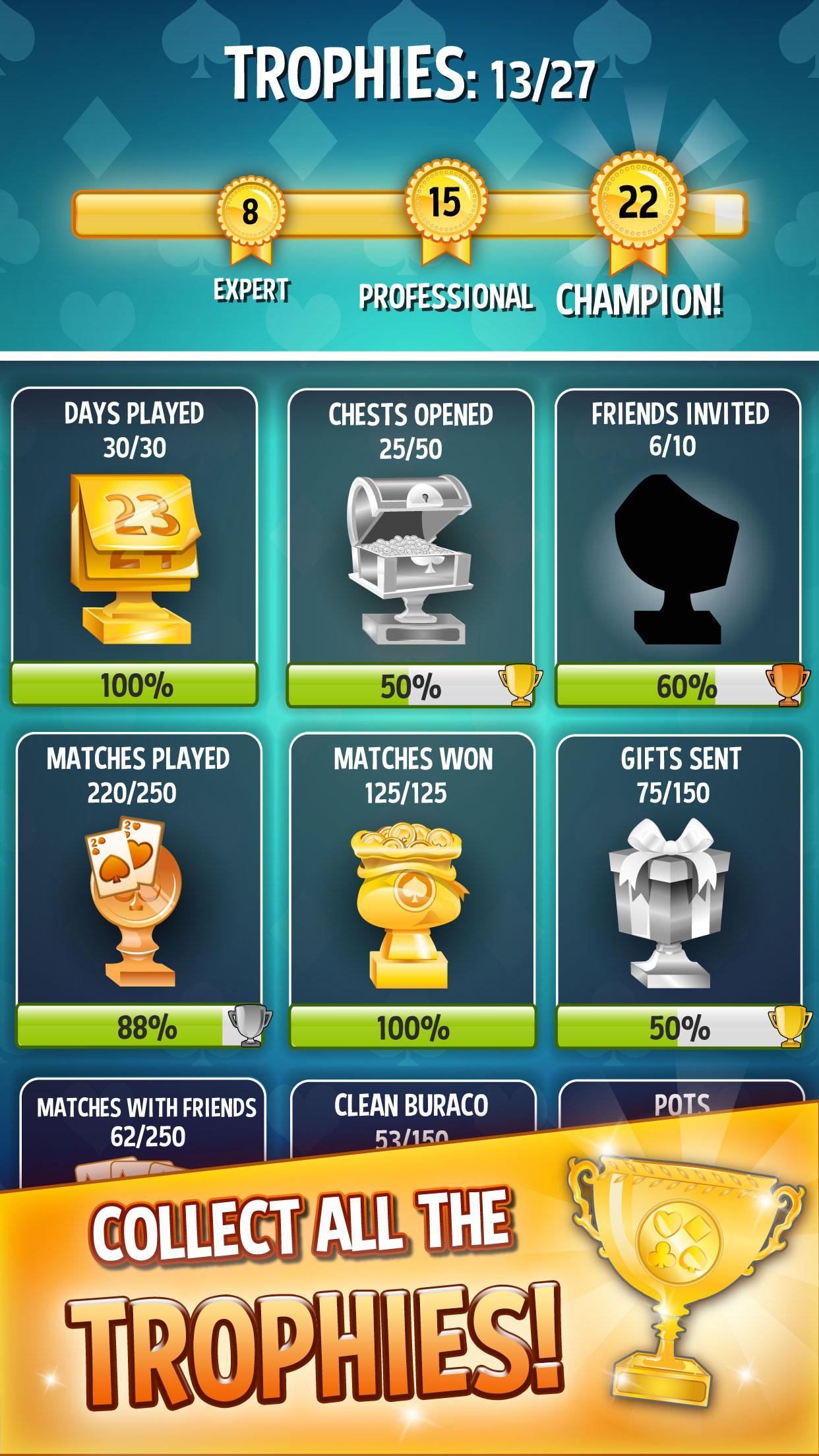Select the Chests Opened trophy card
The image size is (819, 1456).
(410, 547)
